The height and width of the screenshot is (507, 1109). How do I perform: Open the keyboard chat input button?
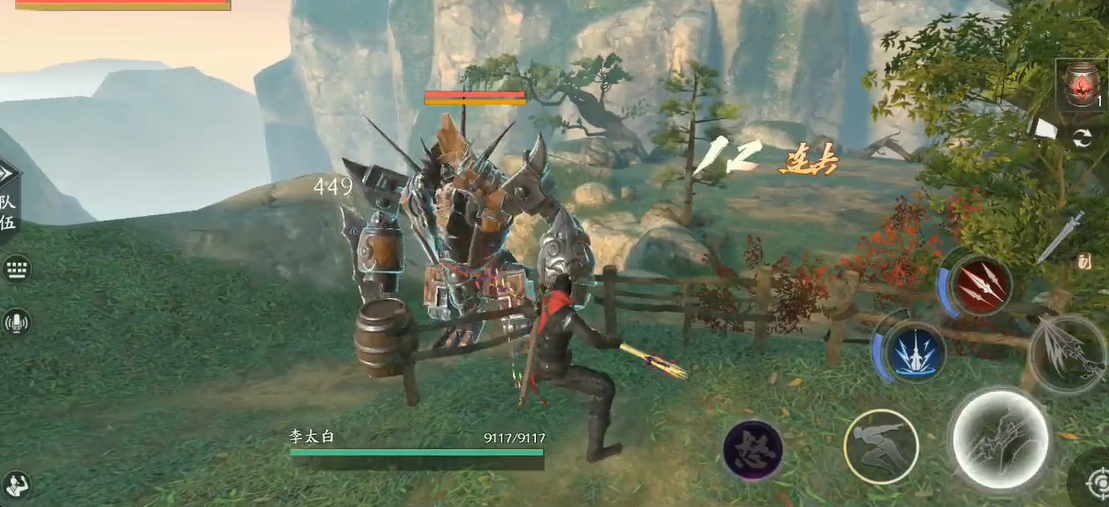(x=16, y=268)
